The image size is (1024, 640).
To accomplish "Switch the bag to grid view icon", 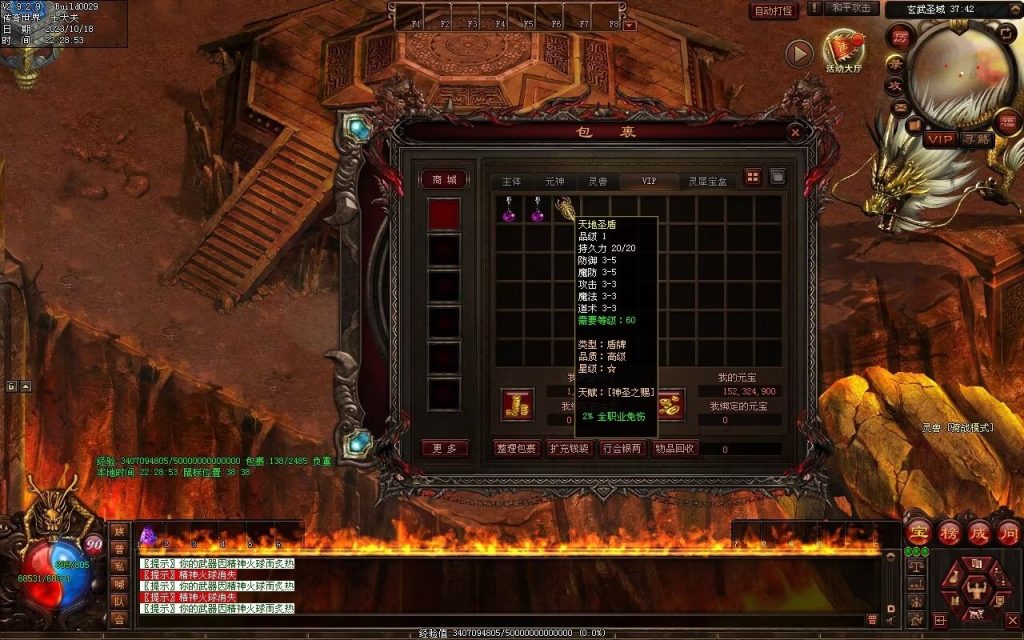I will point(753,178).
